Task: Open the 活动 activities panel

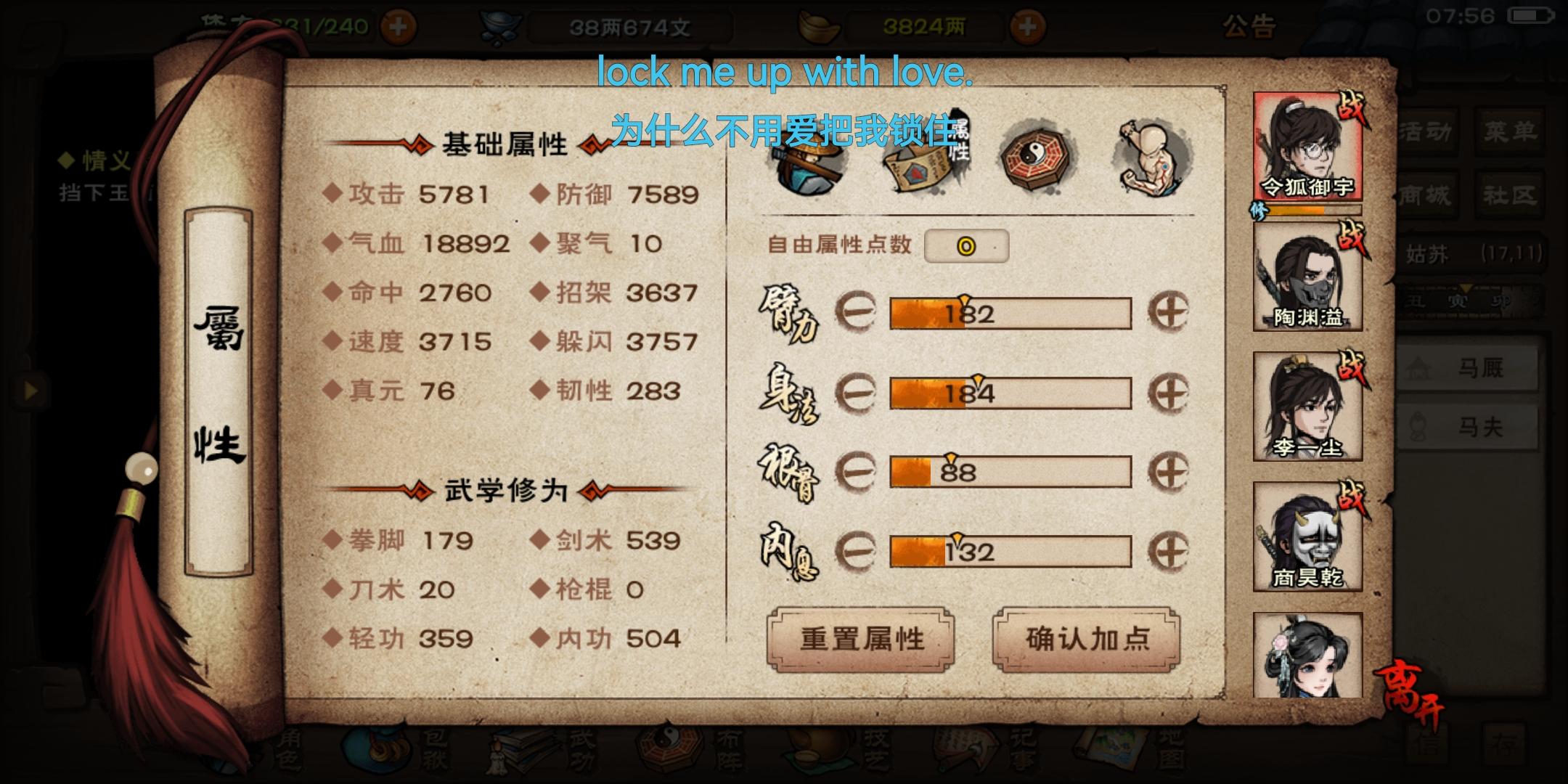Action: tap(1426, 131)
